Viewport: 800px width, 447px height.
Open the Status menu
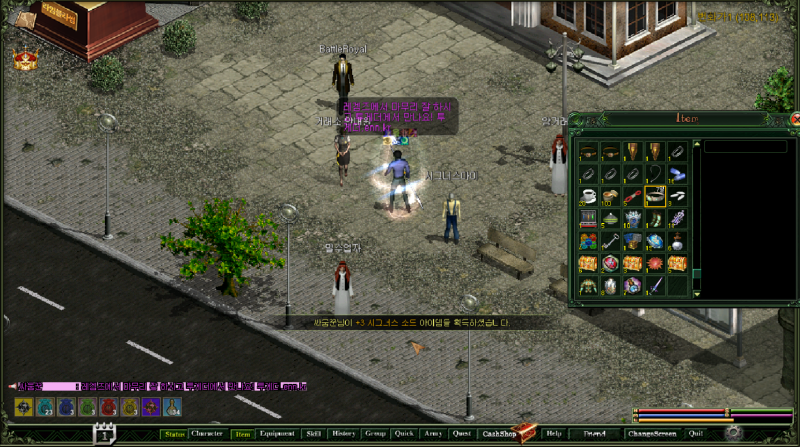174,434
